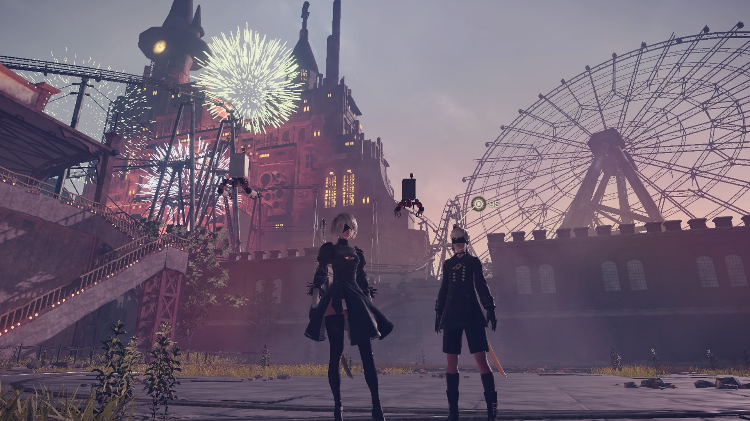This screenshot has width=750, height=421.
Task: Click the 9S companion marker icon
Action: click(479, 203)
